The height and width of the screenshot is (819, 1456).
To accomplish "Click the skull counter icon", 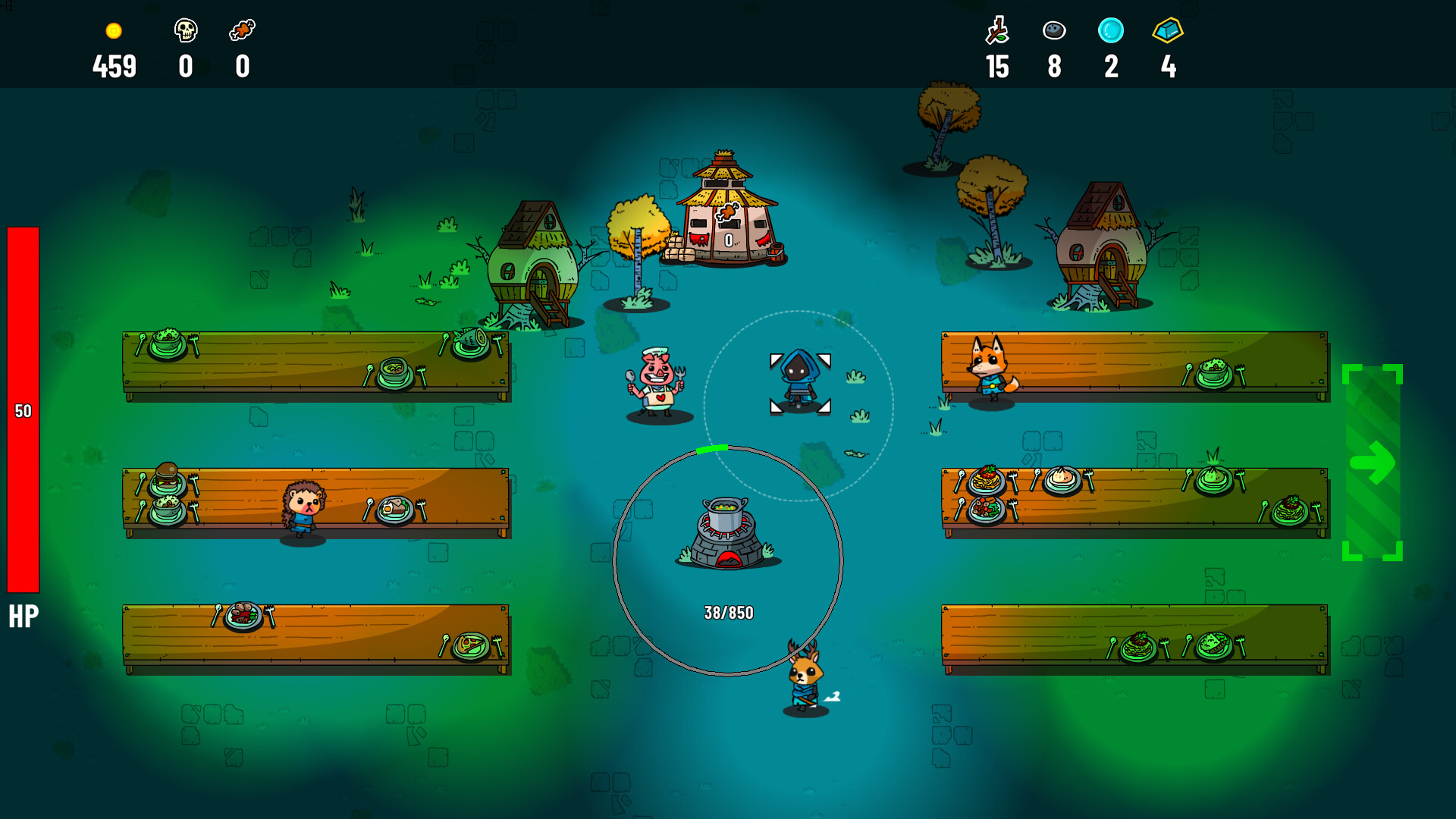I will point(186,30).
